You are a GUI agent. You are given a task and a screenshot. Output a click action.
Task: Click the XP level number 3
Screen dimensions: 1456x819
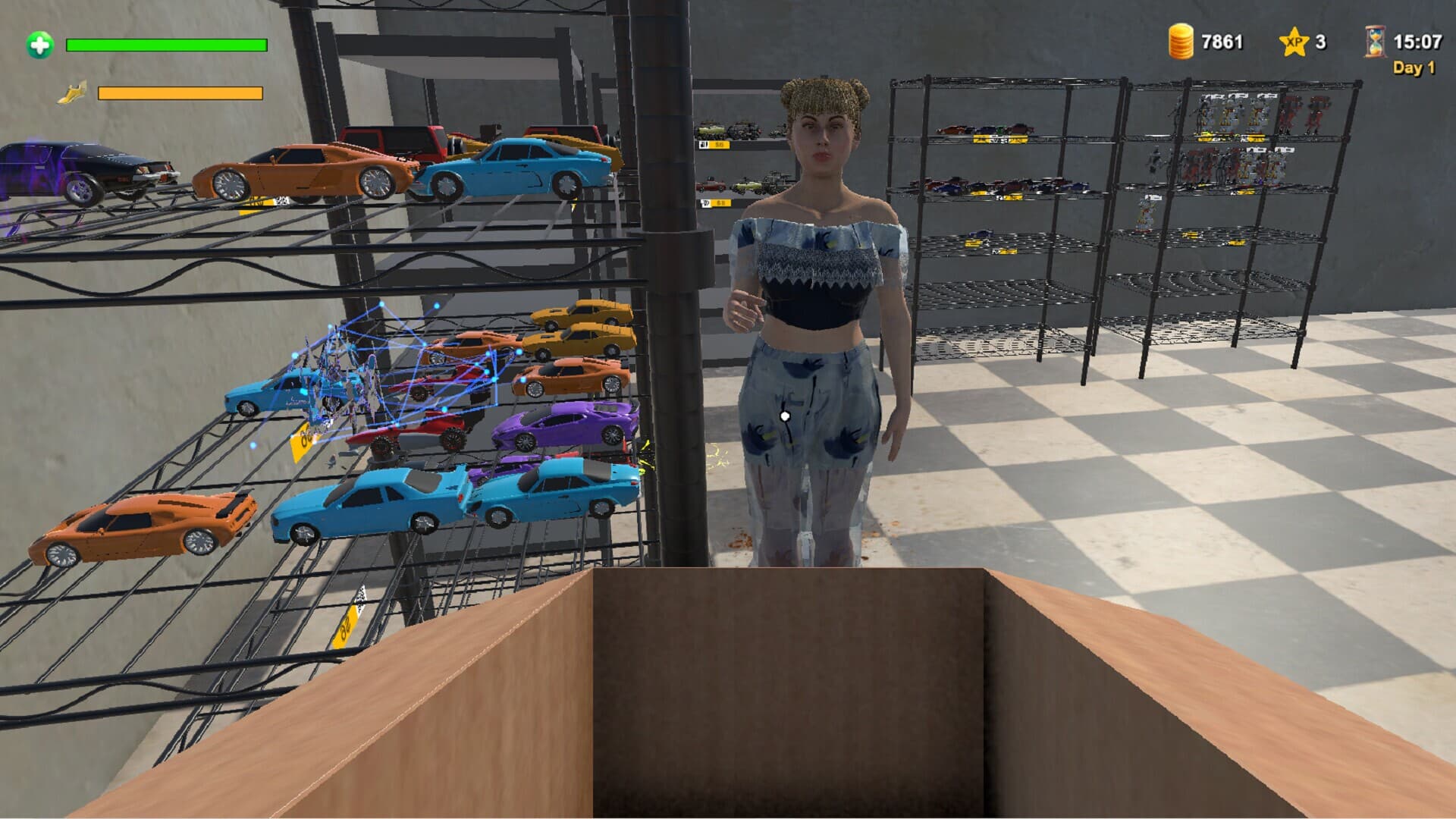point(1322,43)
